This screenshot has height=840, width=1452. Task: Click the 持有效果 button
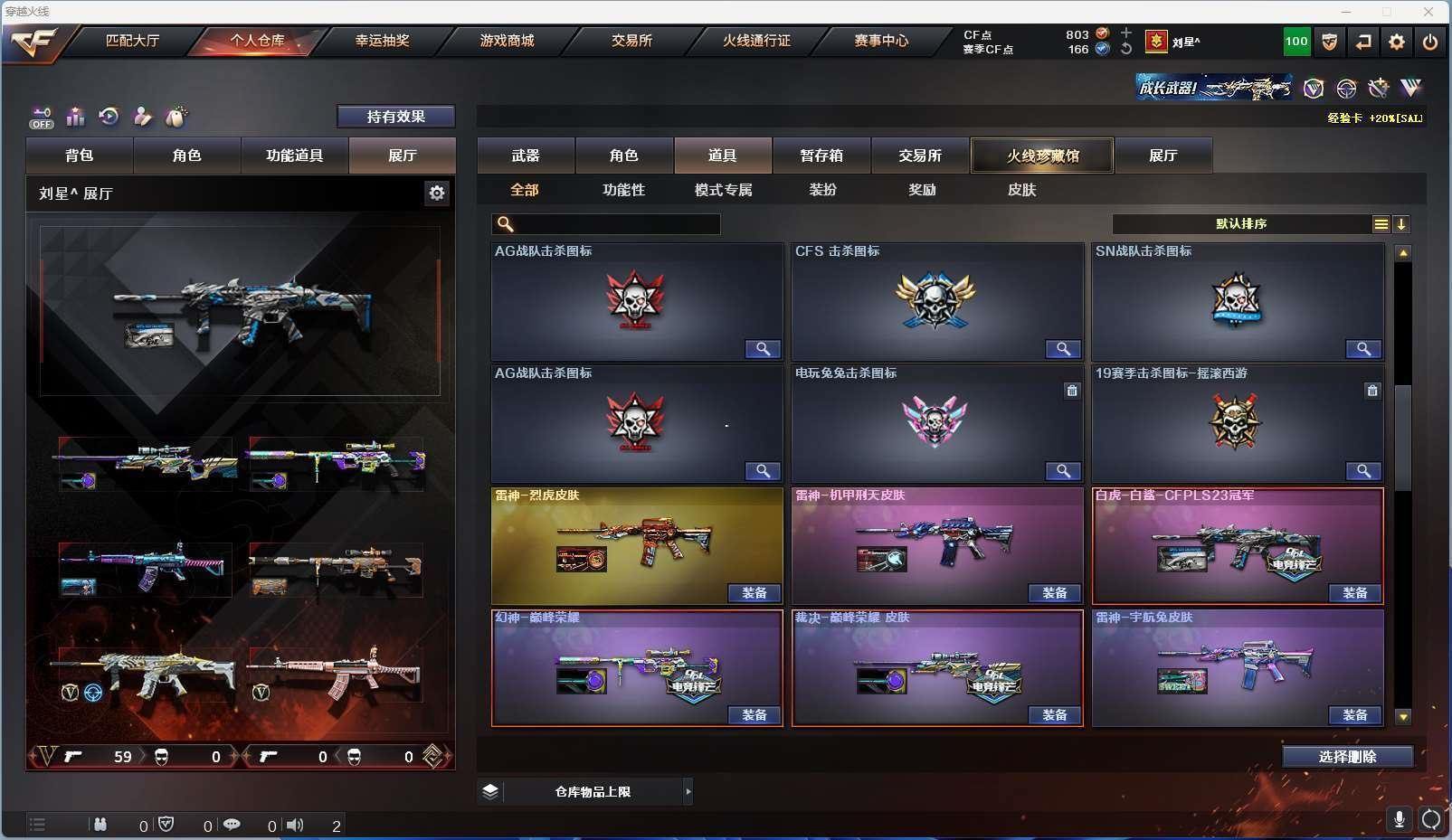395,117
